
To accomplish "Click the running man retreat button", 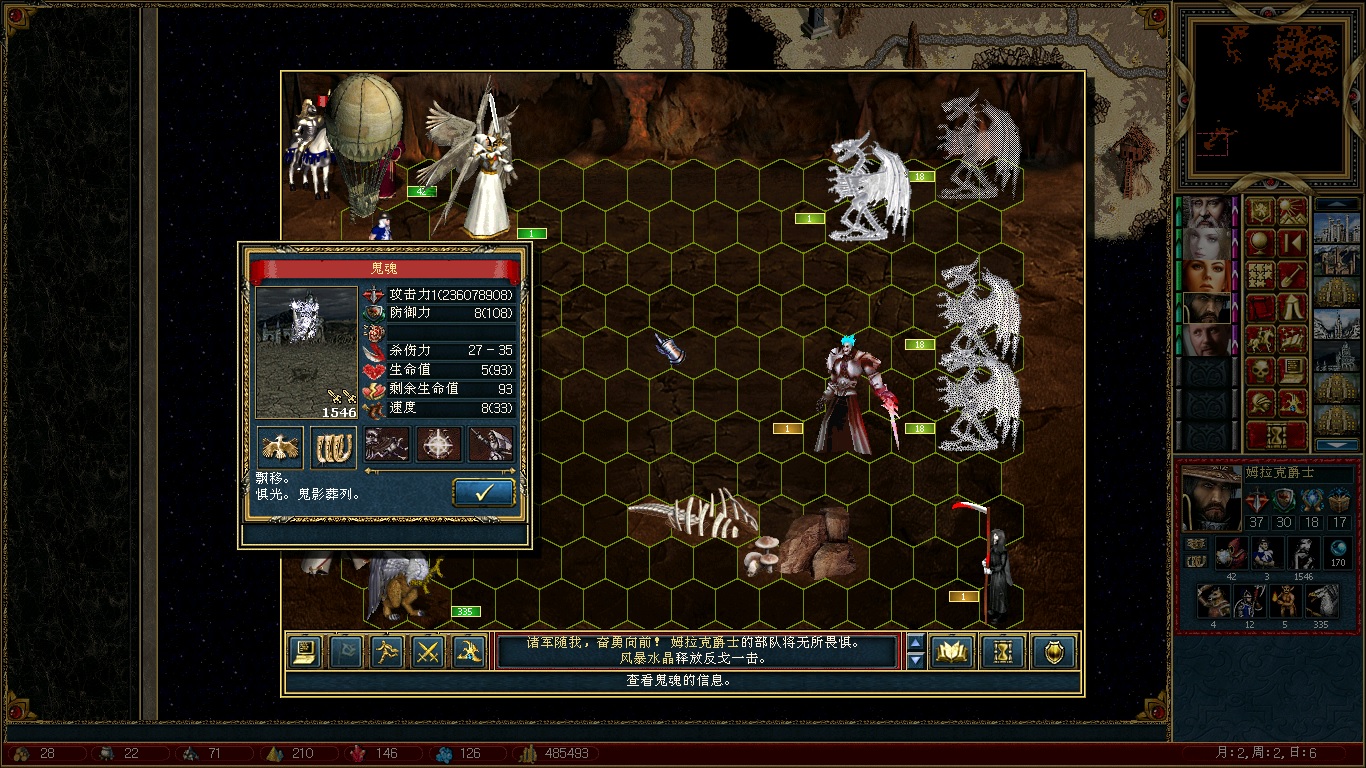I will click(x=387, y=652).
